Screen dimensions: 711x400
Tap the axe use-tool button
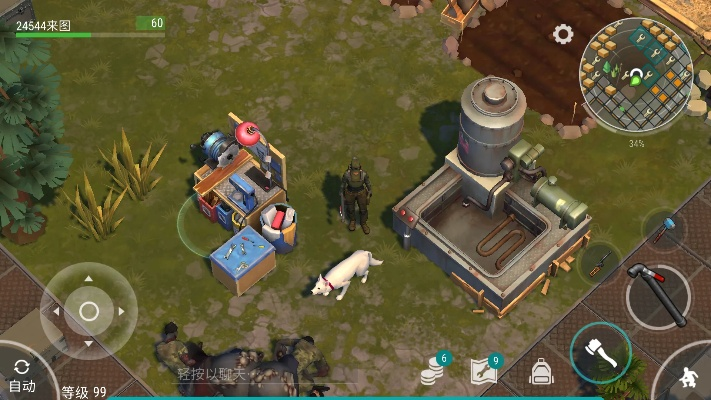[x=600, y=353]
